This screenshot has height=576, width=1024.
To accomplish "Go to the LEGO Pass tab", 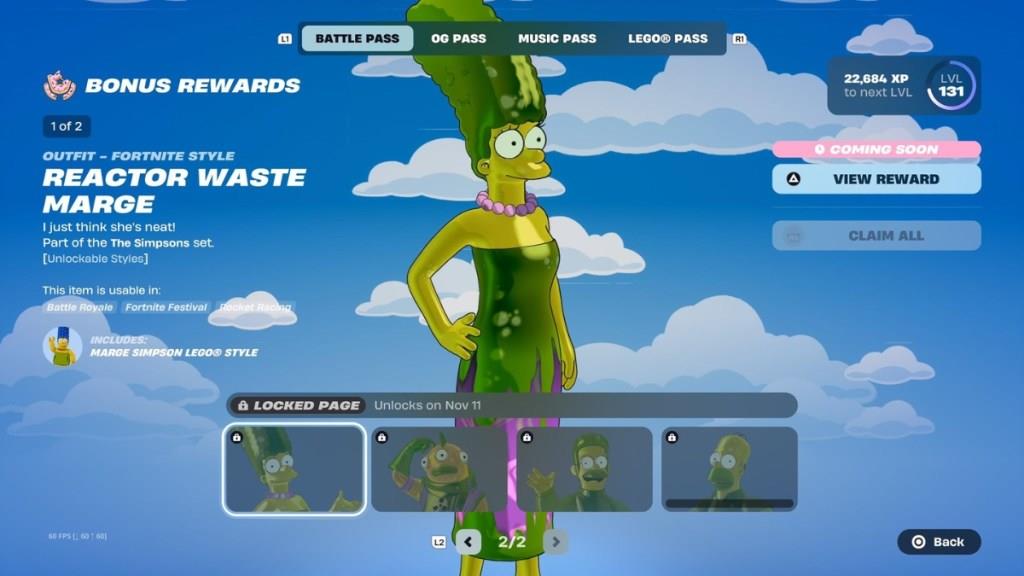I will coord(667,39).
